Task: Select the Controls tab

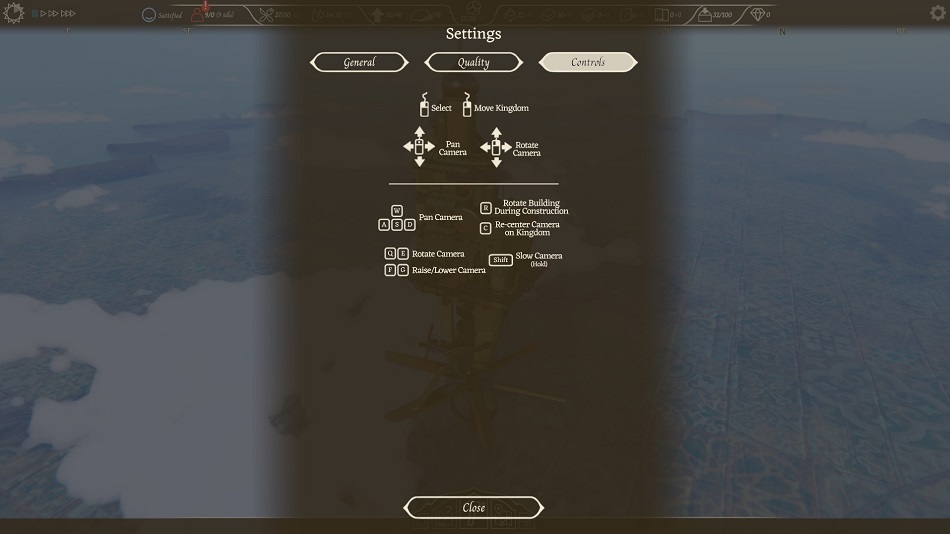Action: (x=588, y=62)
